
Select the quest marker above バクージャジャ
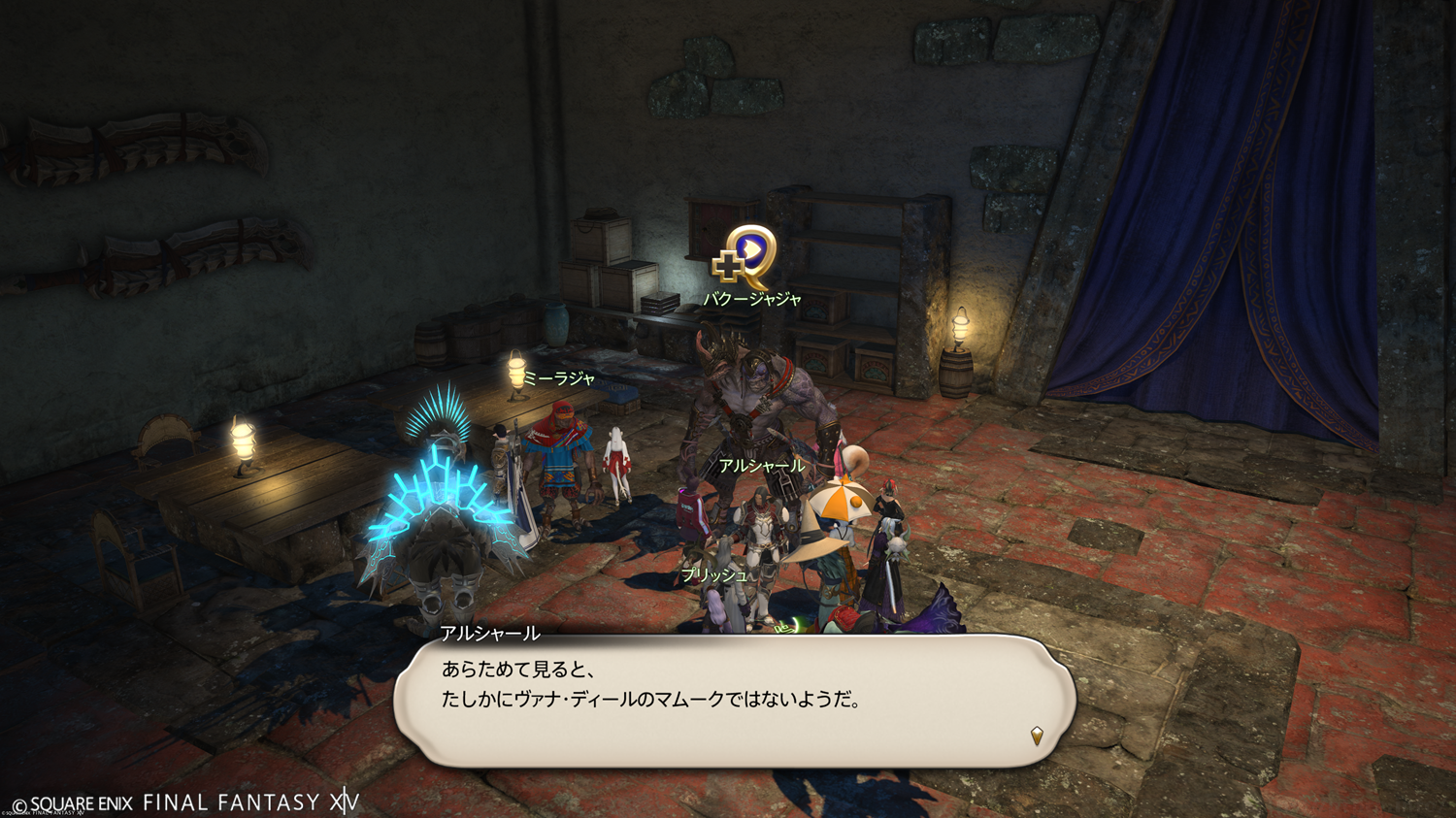pos(745,256)
